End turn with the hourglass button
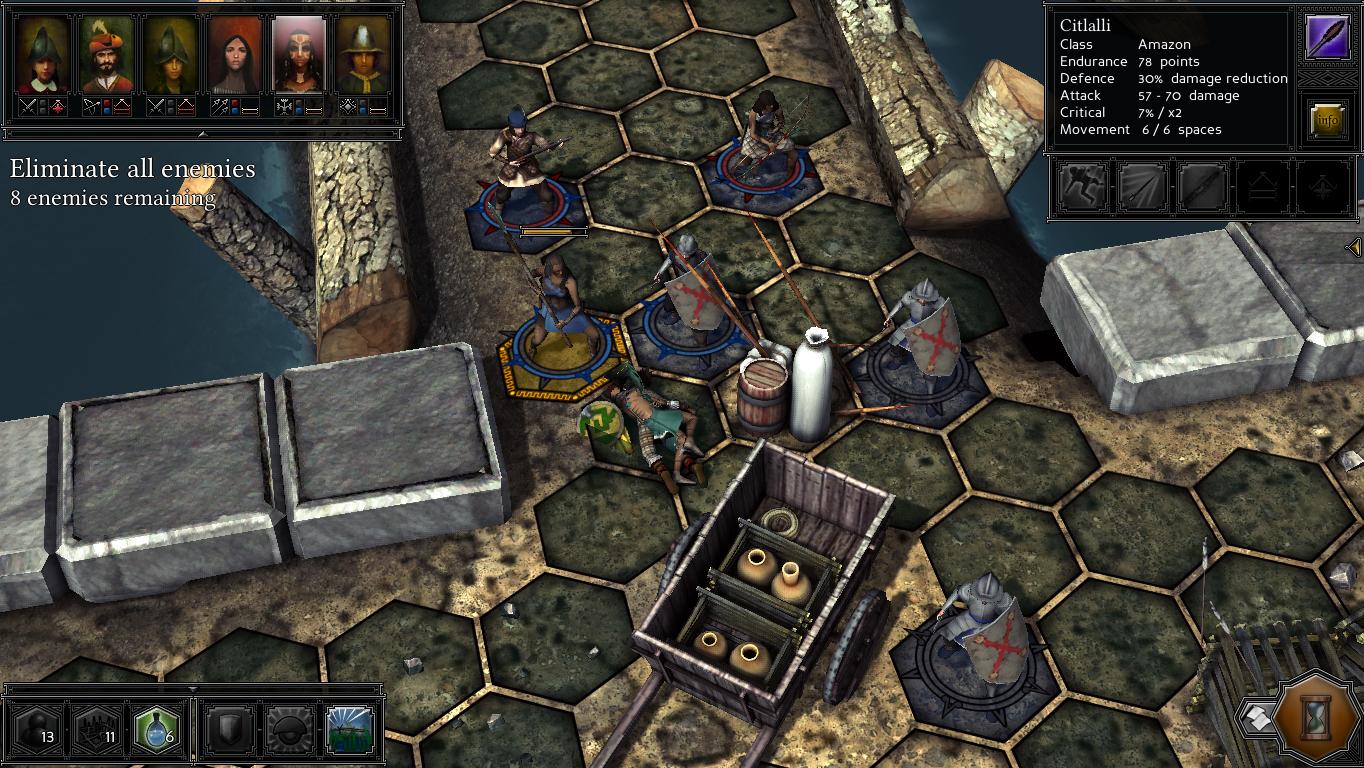The height and width of the screenshot is (768, 1364). click(x=1316, y=717)
